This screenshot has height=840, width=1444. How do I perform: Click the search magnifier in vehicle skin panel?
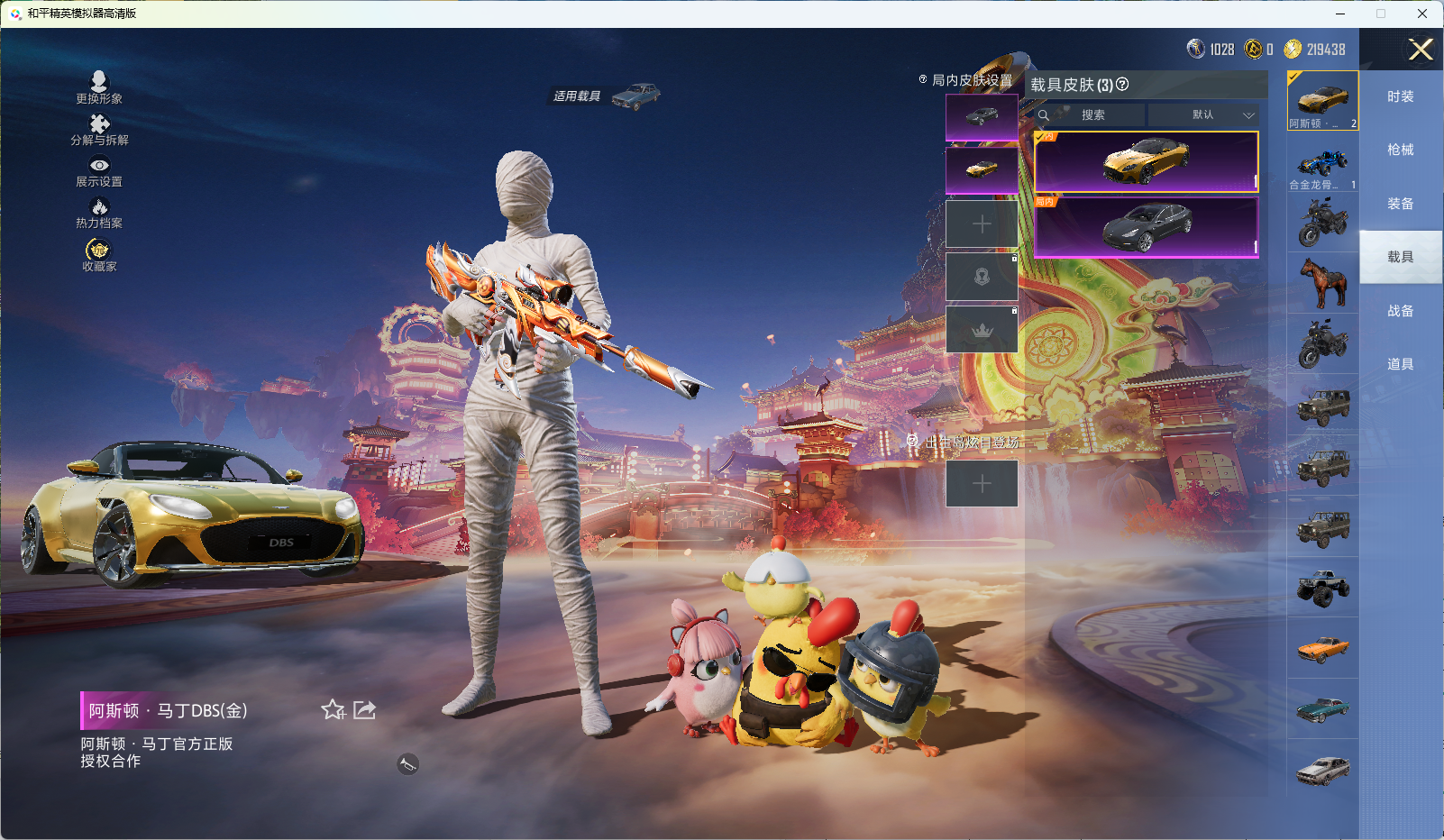[x=1045, y=115]
